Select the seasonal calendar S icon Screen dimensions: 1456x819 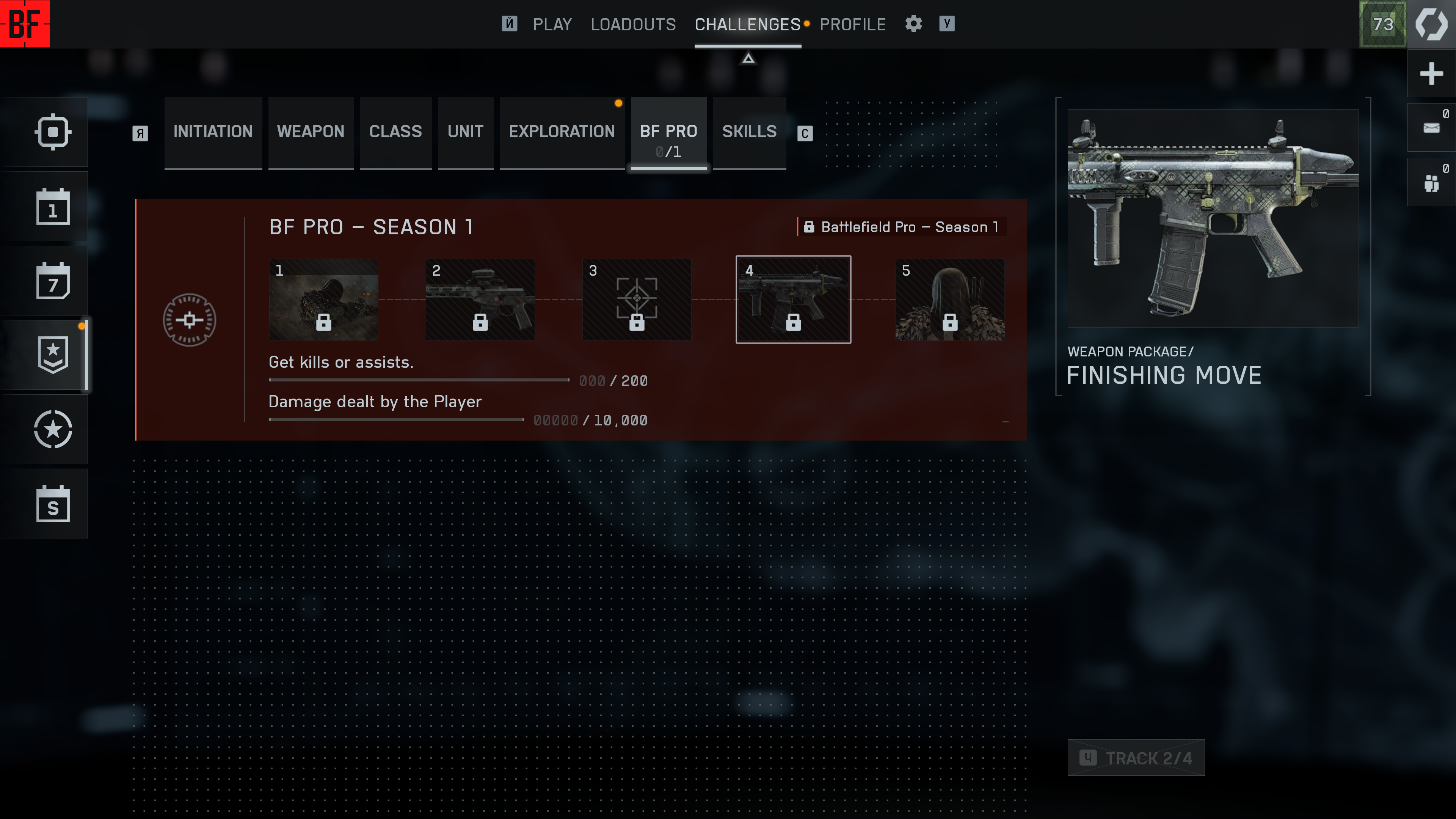point(53,504)
